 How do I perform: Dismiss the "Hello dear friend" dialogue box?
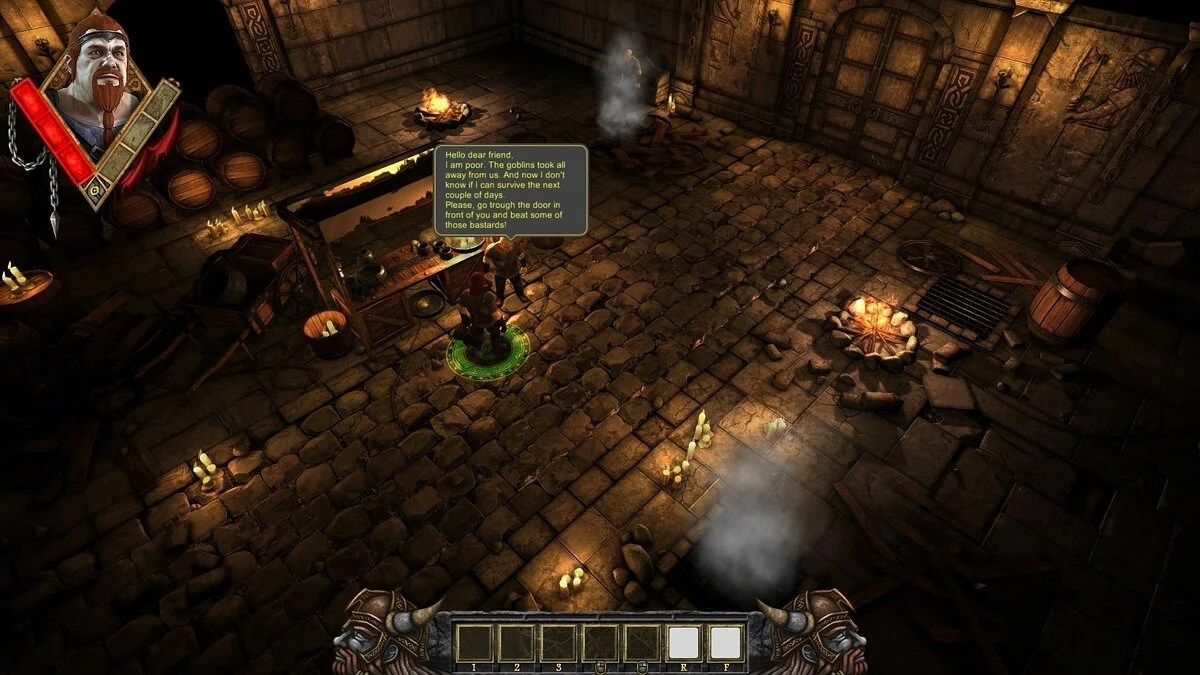pyautogui.click(x=510, y=190)
